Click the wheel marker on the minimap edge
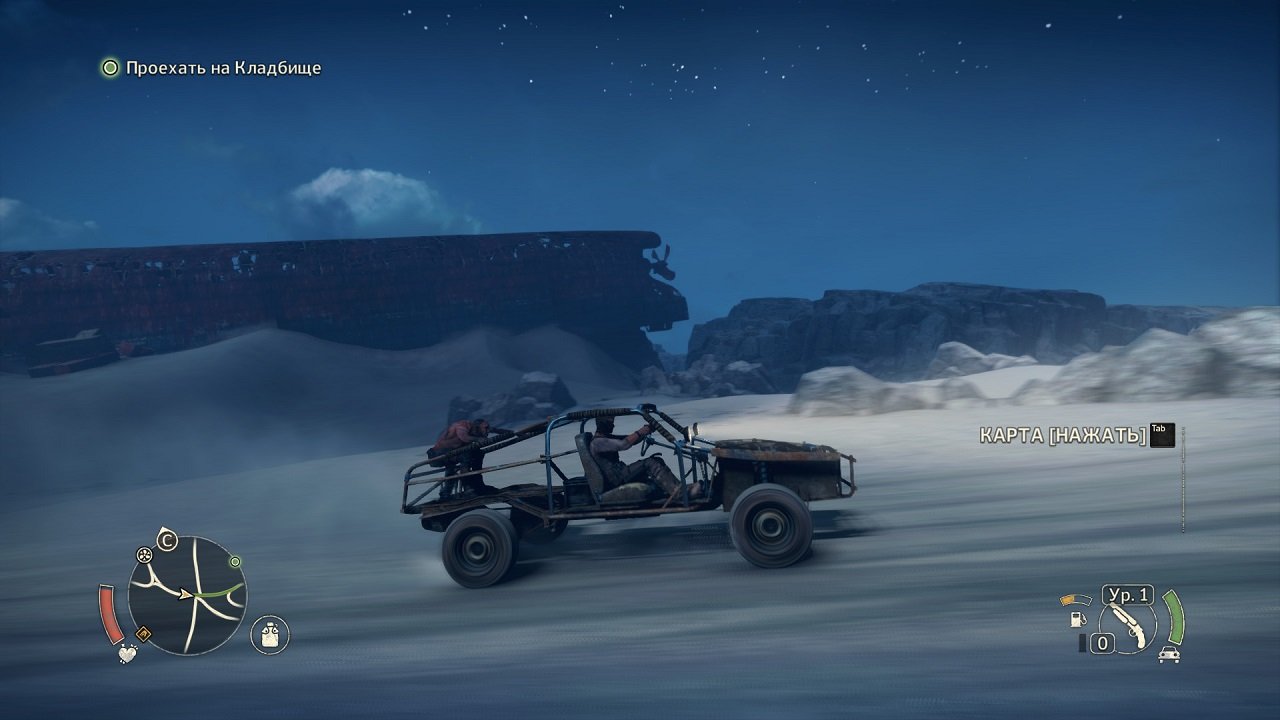 [144, 555]
